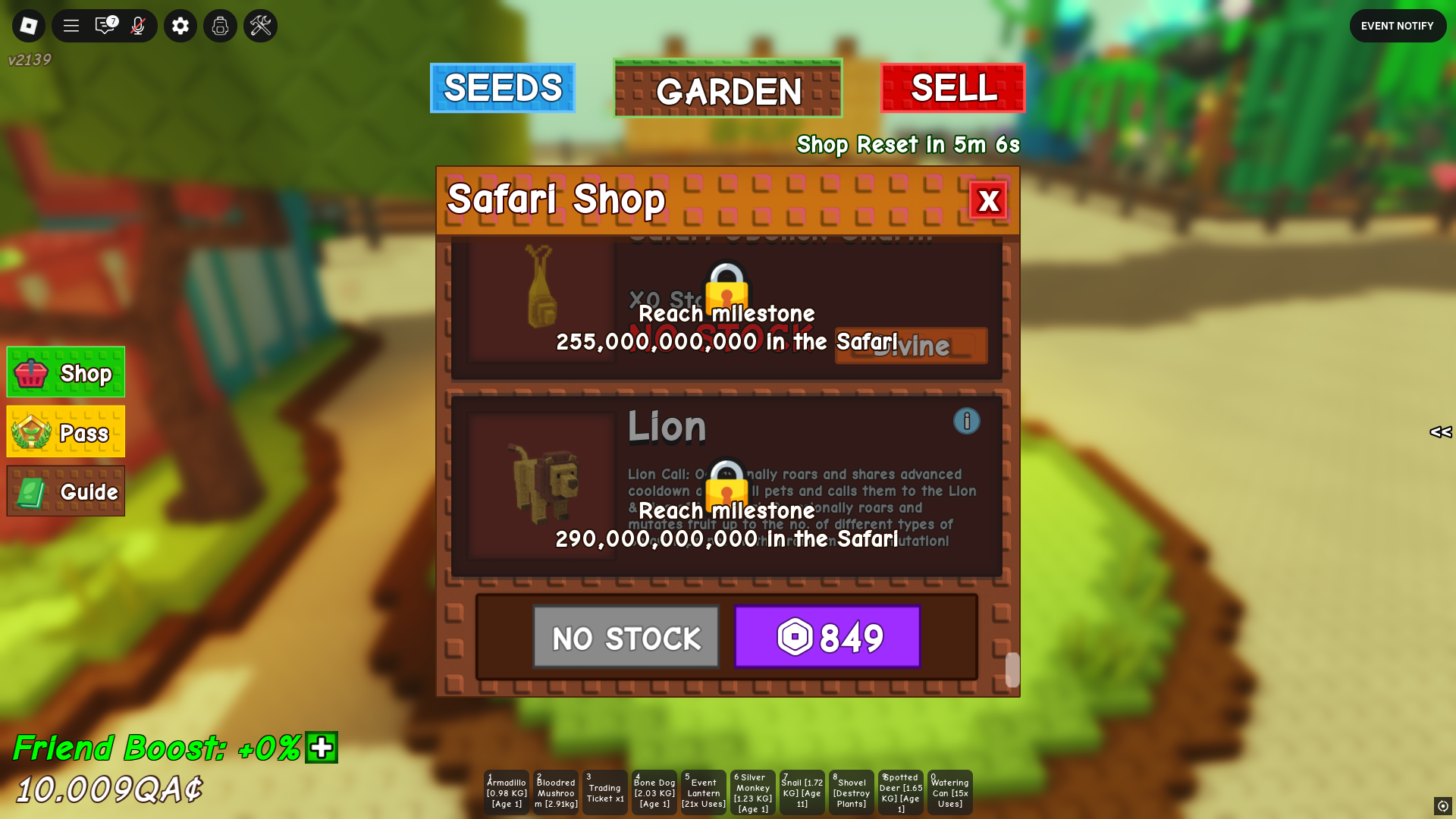
Task: Open the Pass panel in sidebar
Action: click(x=65, y=431)
